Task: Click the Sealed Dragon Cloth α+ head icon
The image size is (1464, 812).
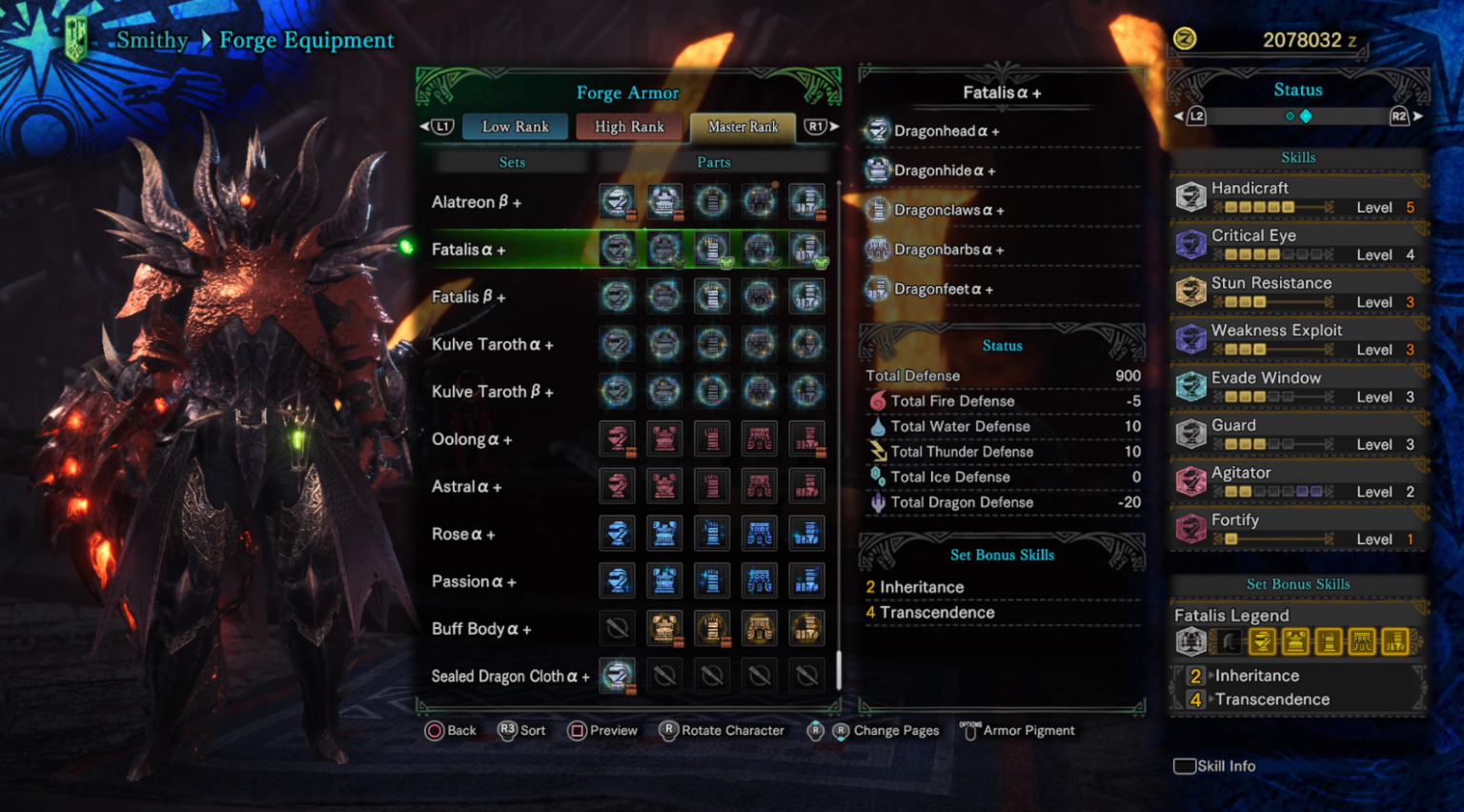Action: [617, 675]
